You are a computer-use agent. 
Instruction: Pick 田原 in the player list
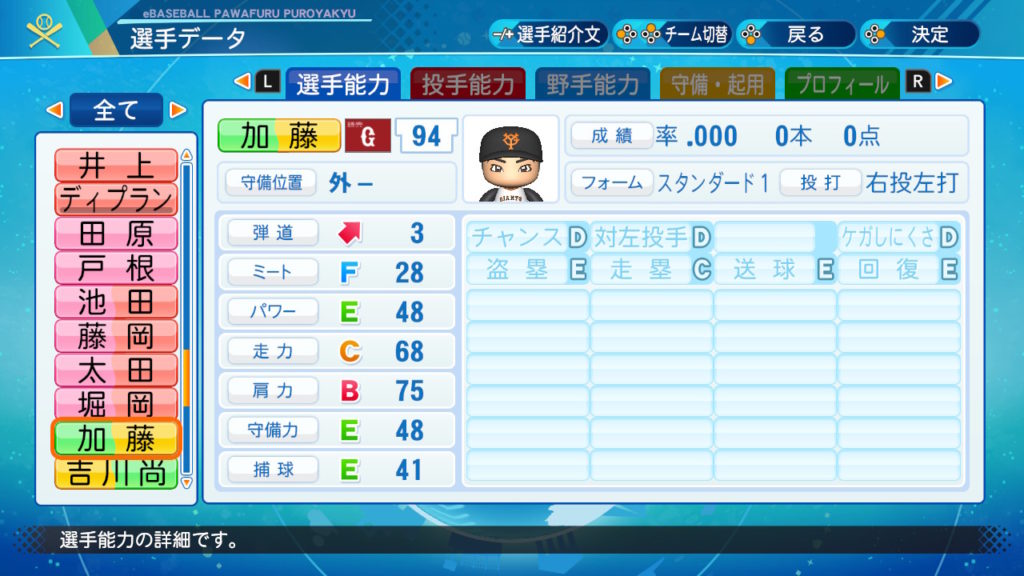(116, 234)
